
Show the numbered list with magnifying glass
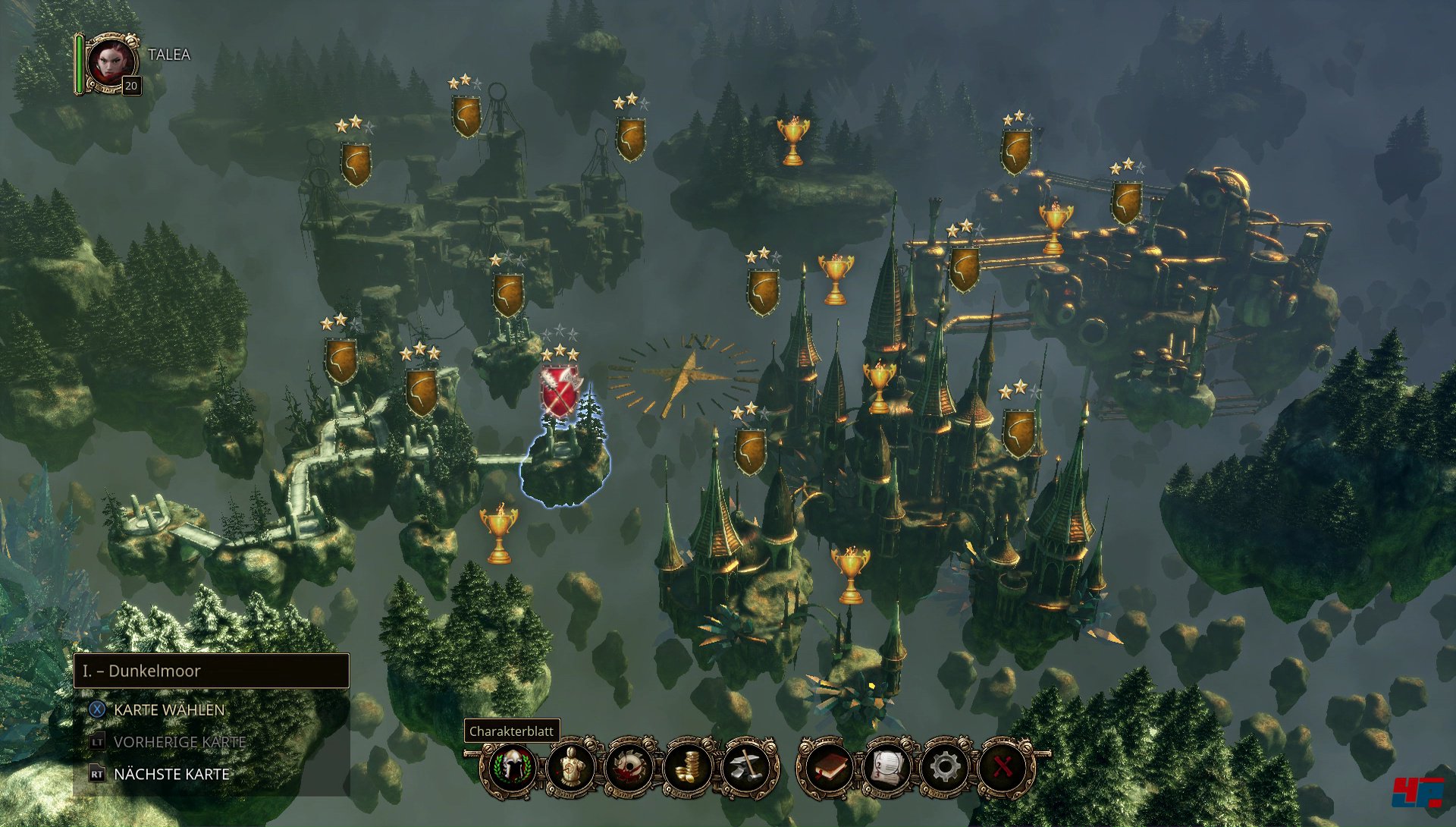click(886, 767)
